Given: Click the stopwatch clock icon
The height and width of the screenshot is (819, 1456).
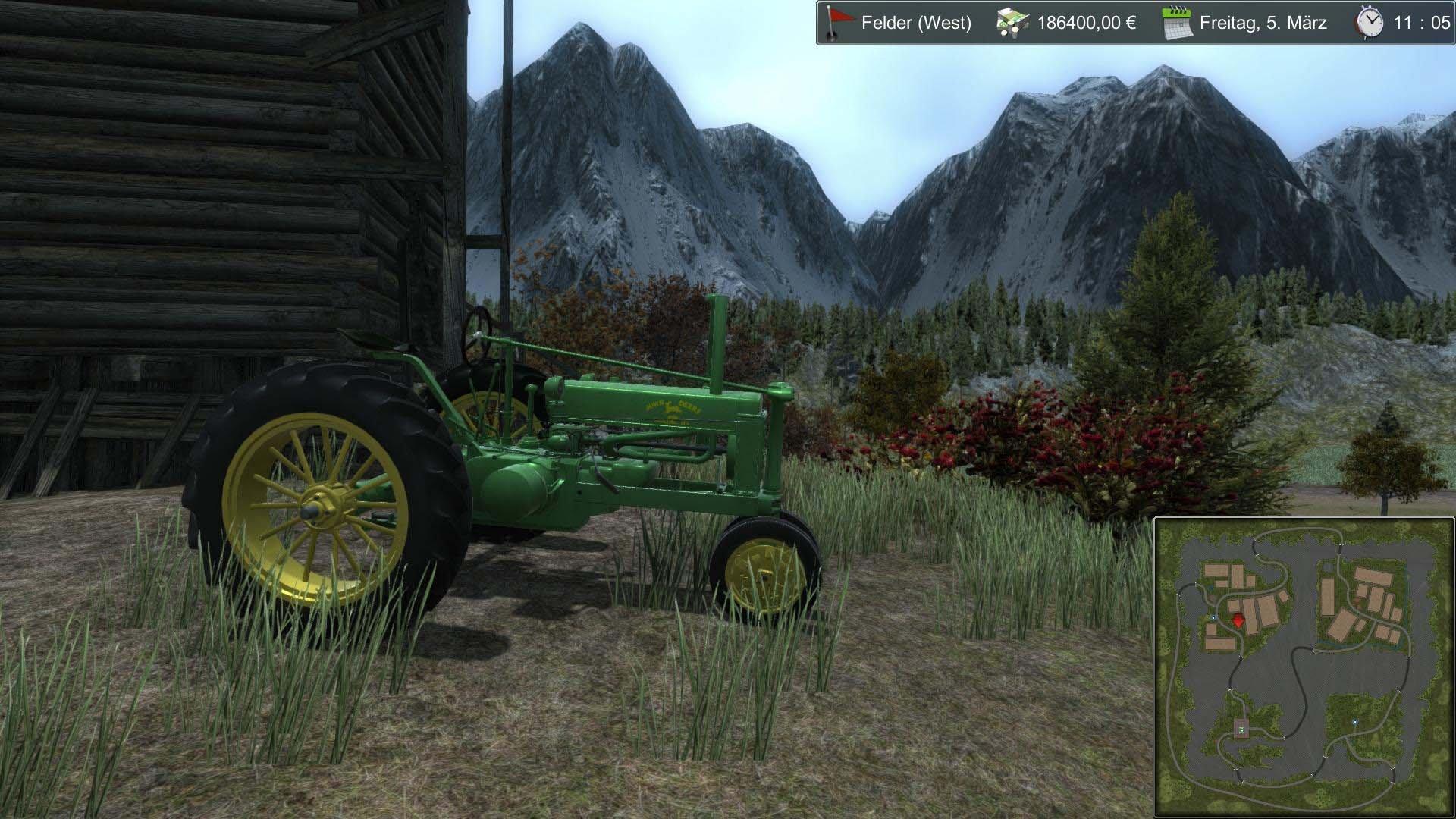Looking at the screenshot, I should tap(1369, 24).
